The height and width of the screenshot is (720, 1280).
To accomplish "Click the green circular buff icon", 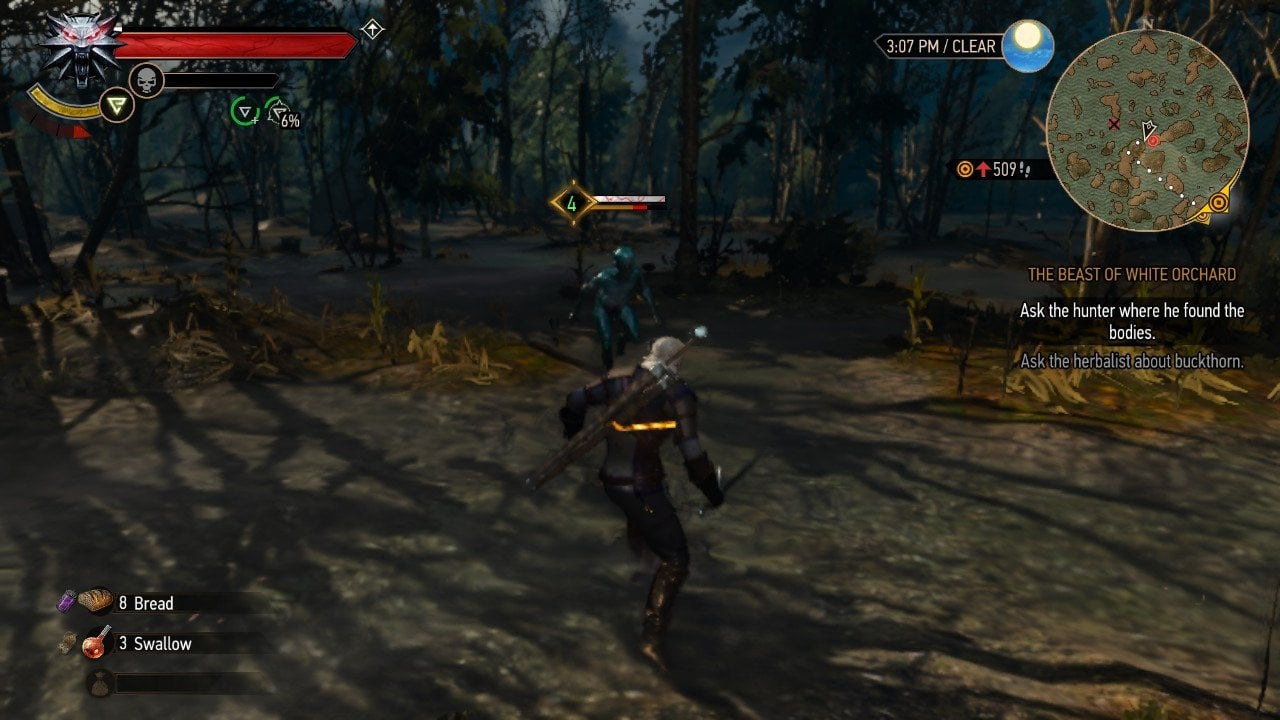I will (244, 111).
